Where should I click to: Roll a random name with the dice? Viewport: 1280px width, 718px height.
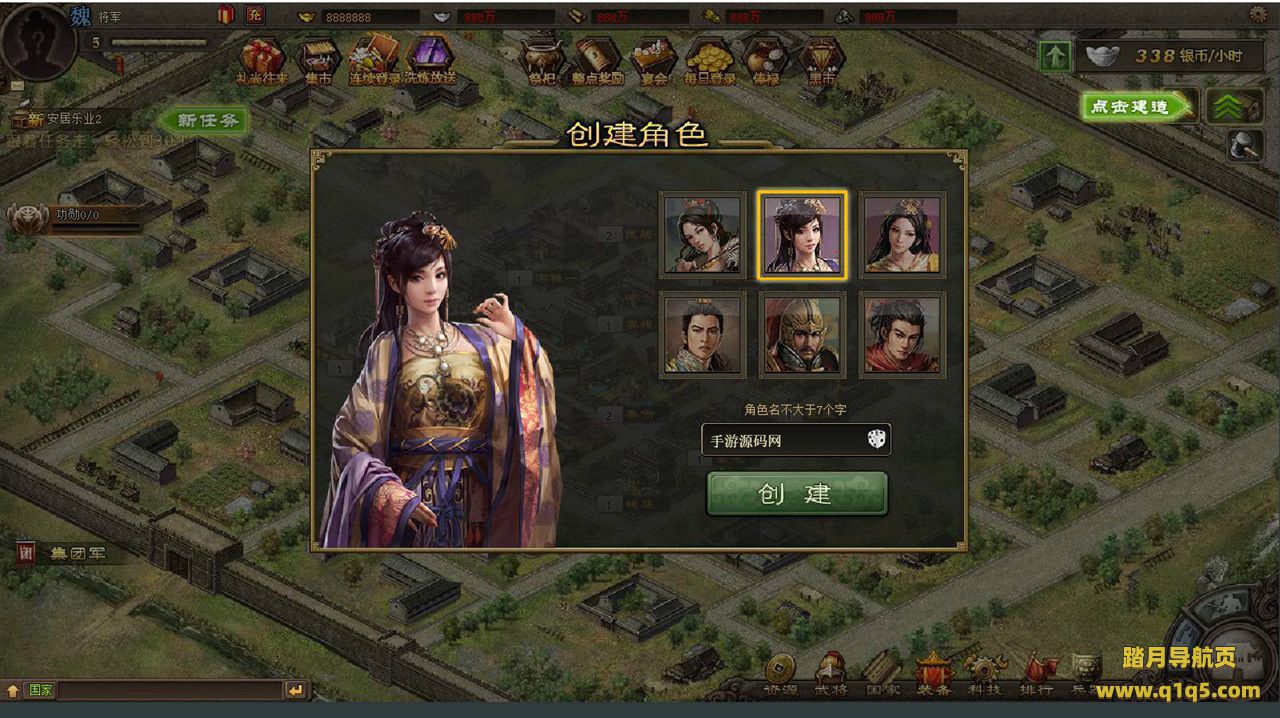pyautogui.click(x=876, y=439)
